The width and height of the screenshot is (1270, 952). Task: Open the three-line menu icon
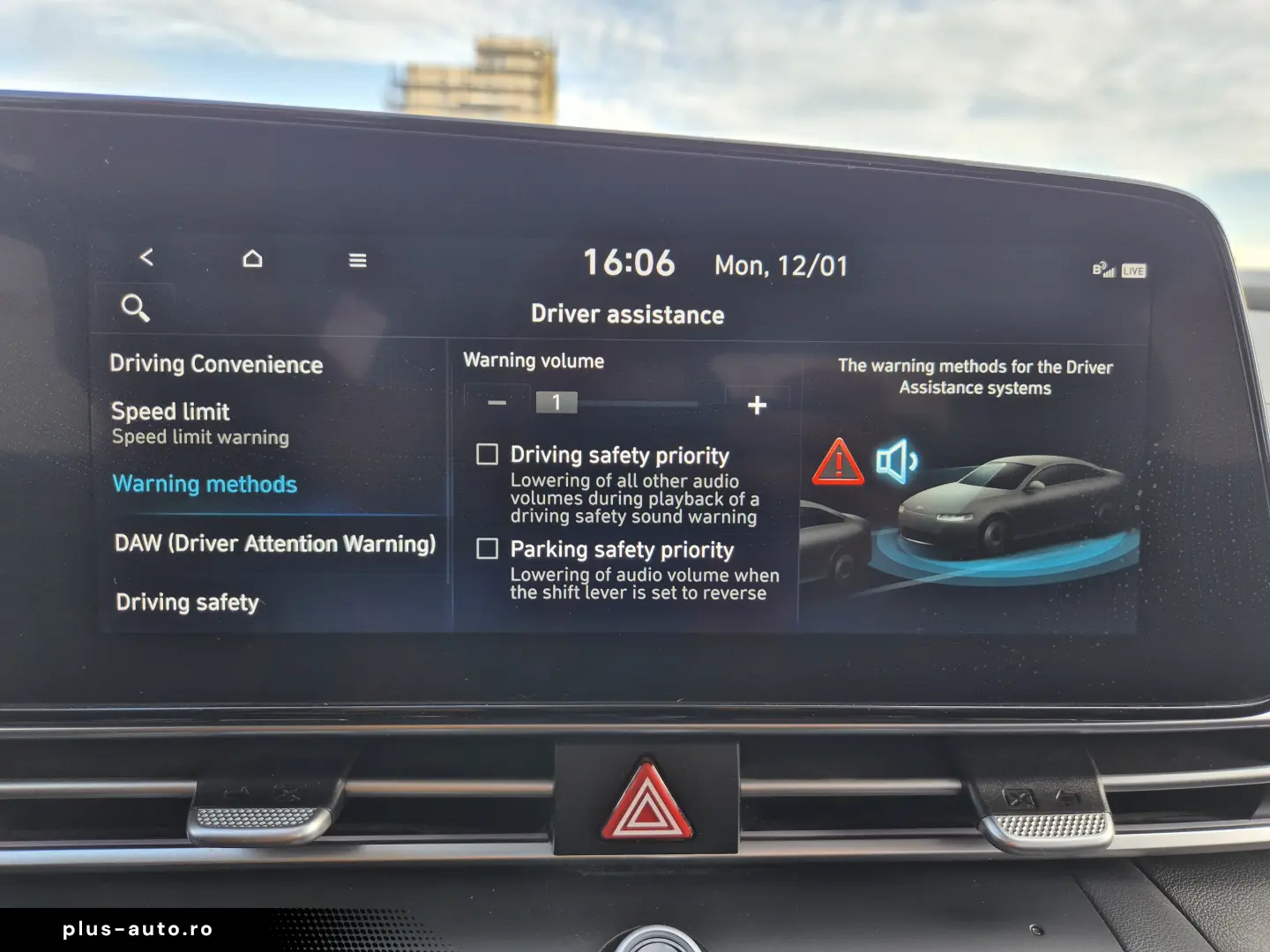pyautogui.click(x=357, y=260)
